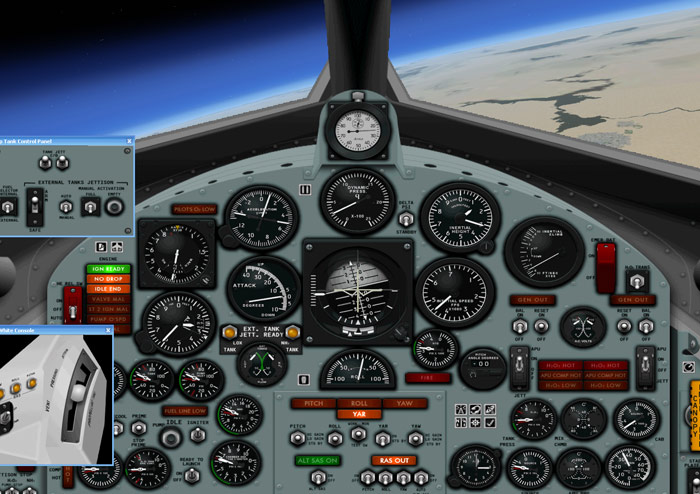Click the red RAS OUT button
The image size is (700, 494).
(x=393, y=460)
